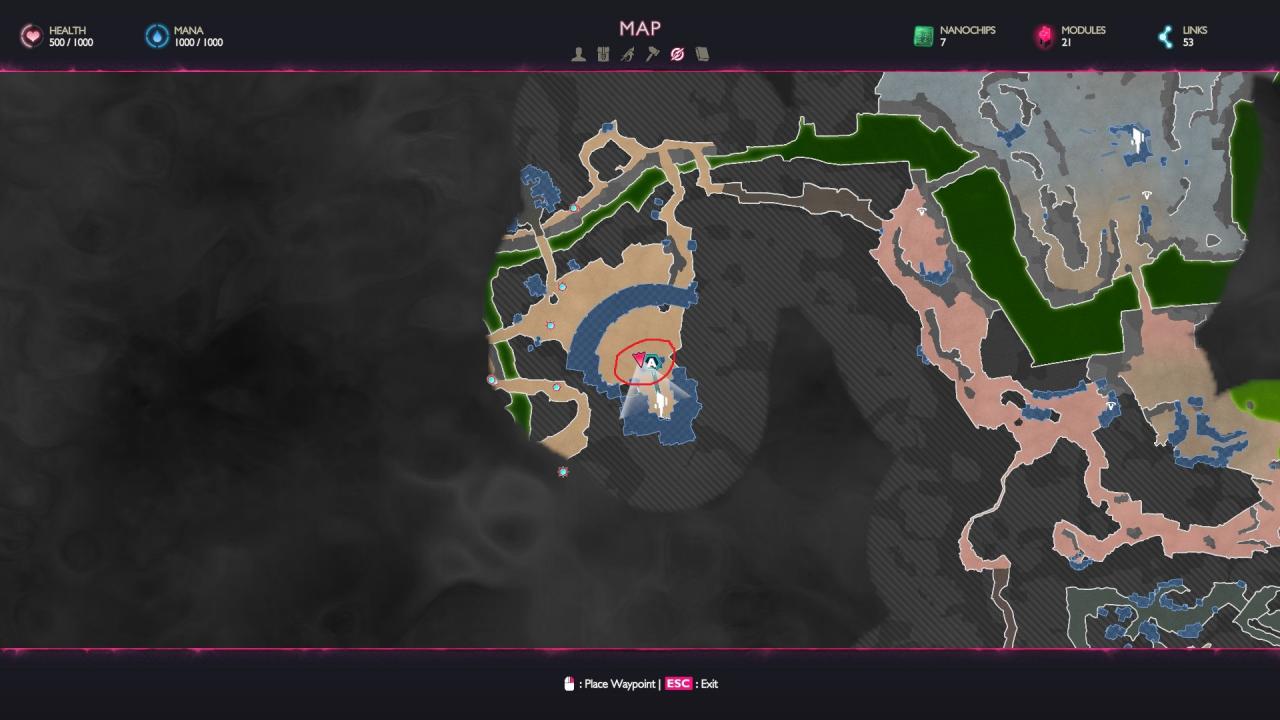Open the journal book tab
Screen dimensions: 1280x720
(702, 55)
